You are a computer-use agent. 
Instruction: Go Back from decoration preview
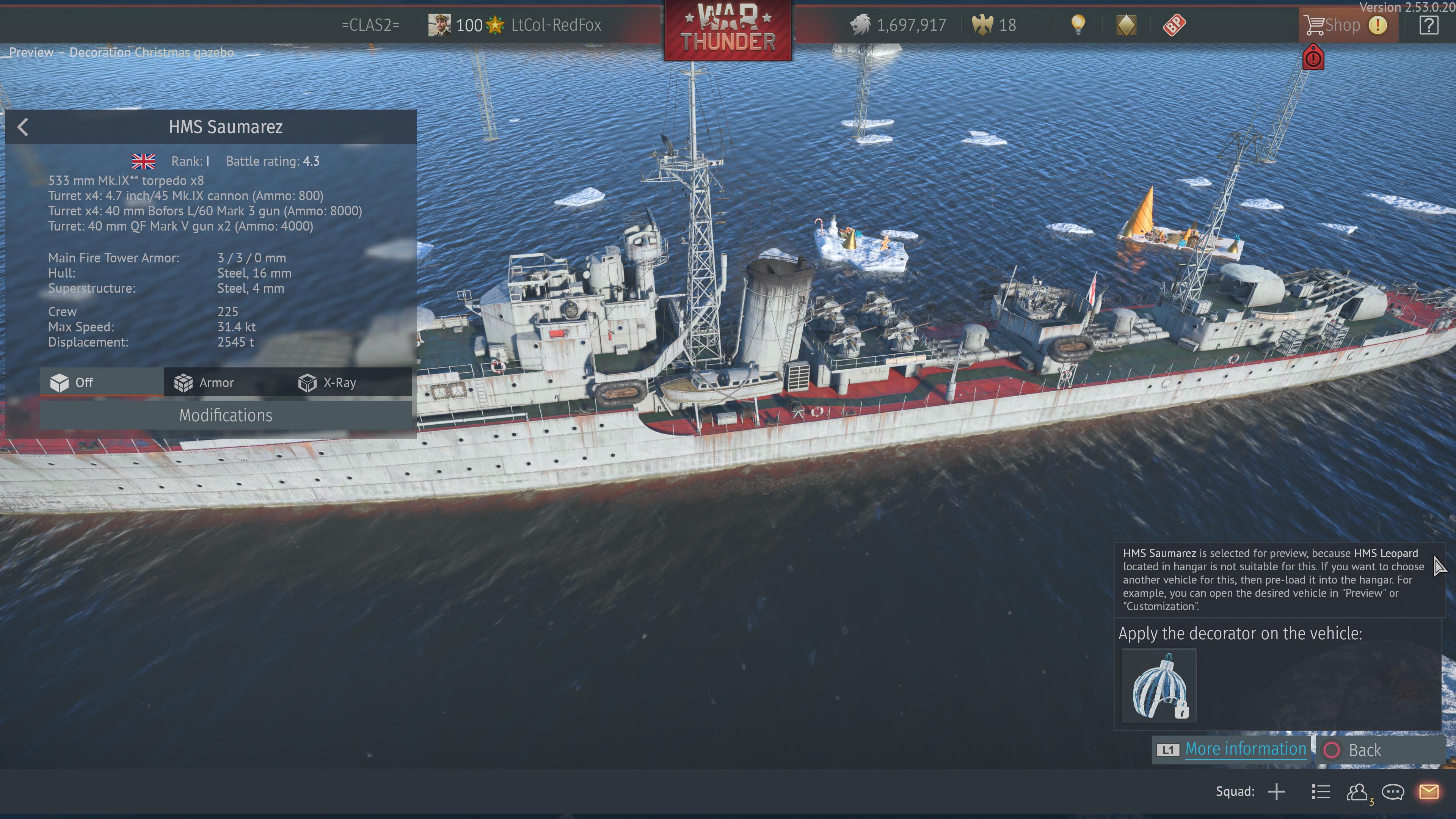tap(1364, 750)
